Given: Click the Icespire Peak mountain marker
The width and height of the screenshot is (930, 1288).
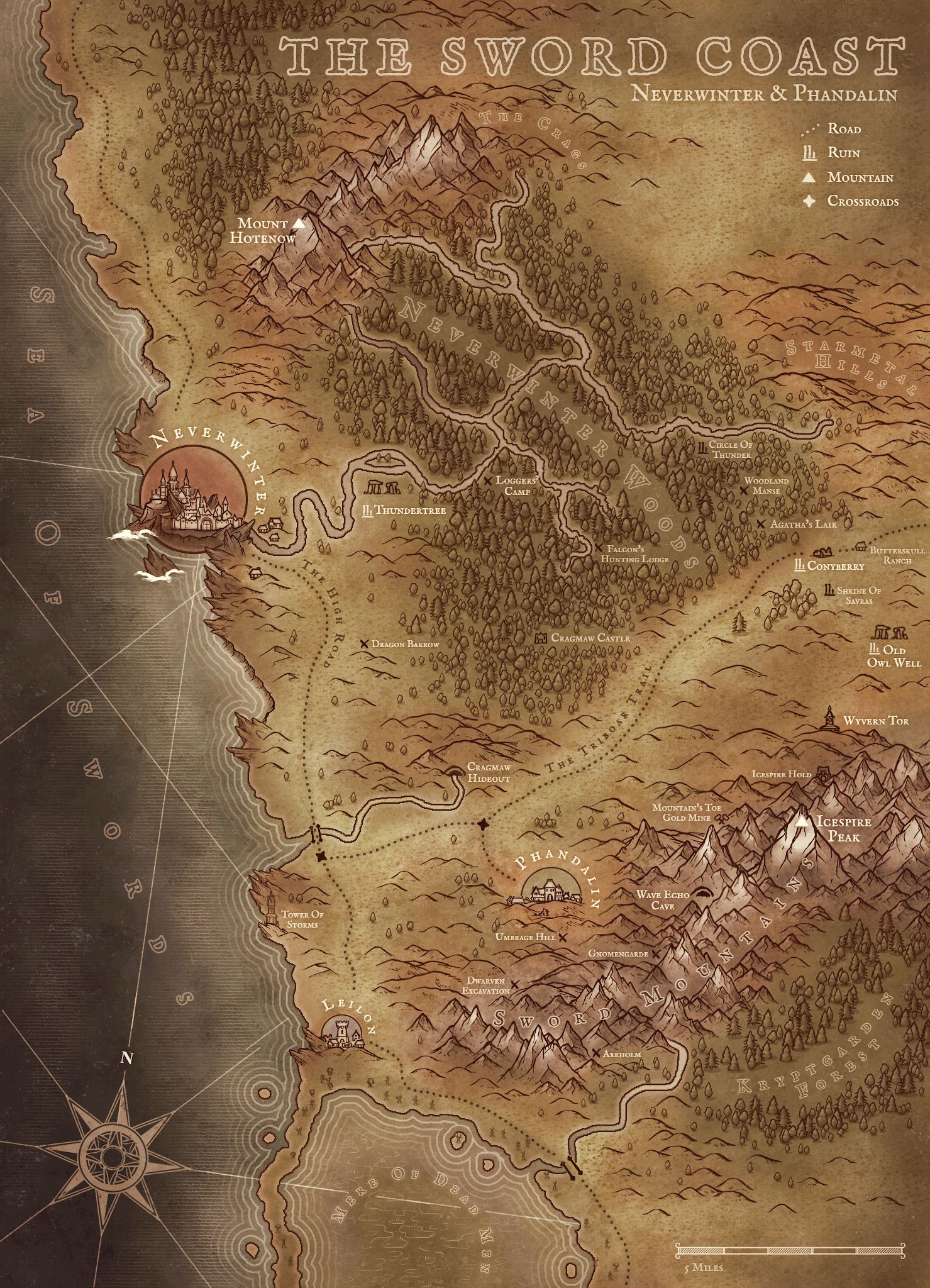Looking at the screenshot, I should (801, 821).
